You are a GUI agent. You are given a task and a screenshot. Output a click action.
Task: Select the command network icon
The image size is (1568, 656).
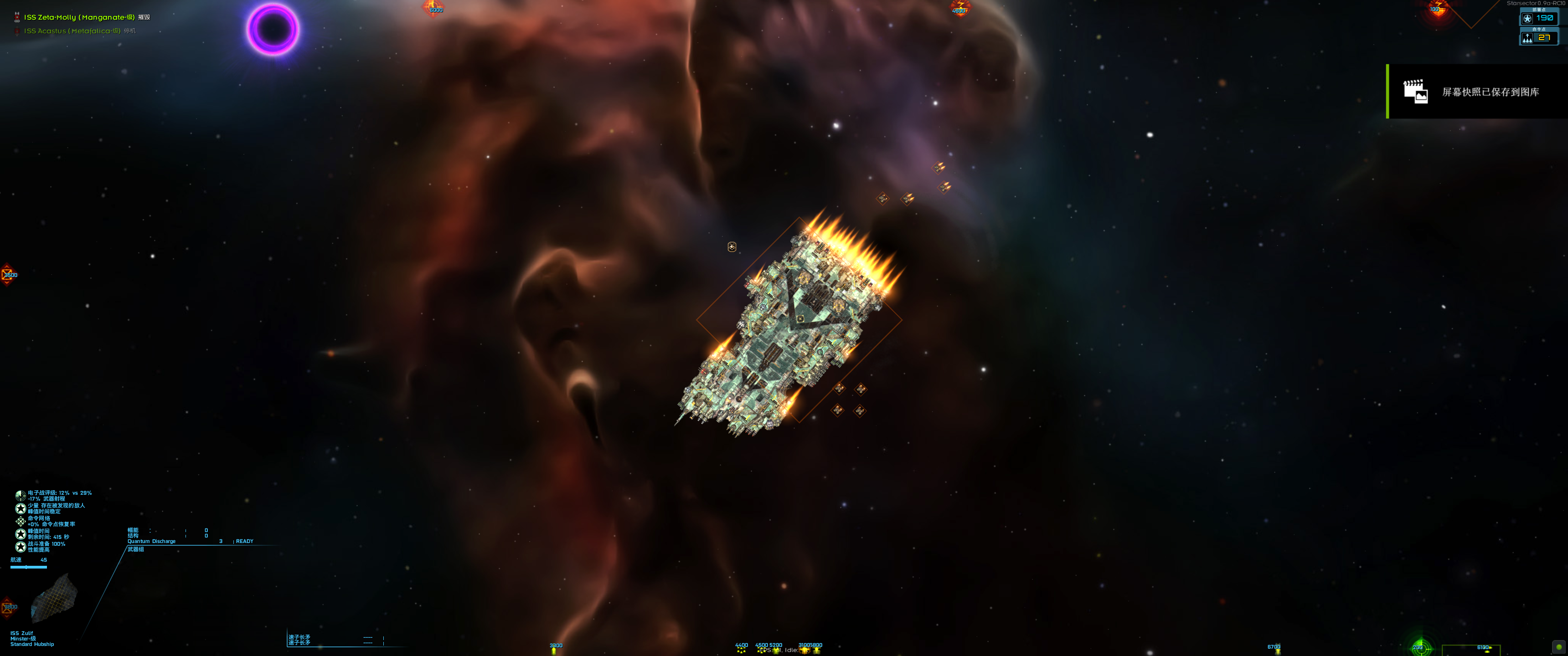21,522
